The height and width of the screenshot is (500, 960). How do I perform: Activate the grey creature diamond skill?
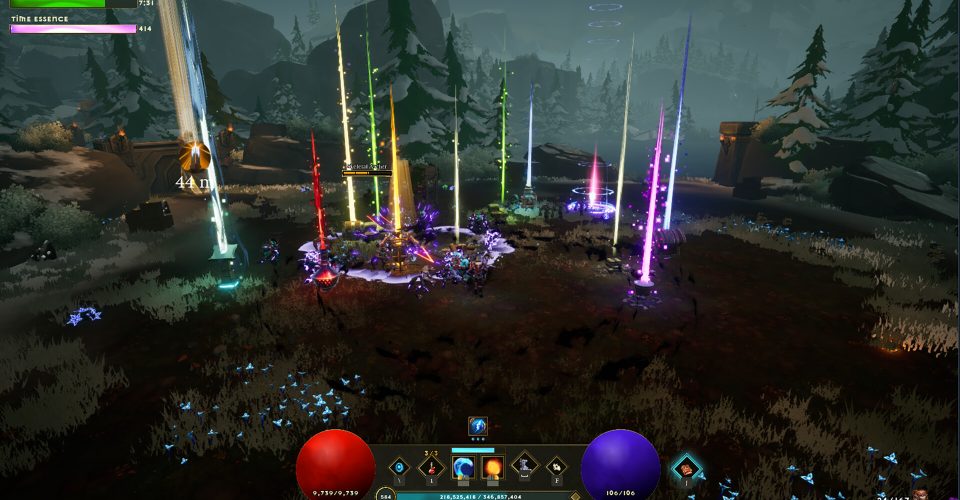pos(525,465)
